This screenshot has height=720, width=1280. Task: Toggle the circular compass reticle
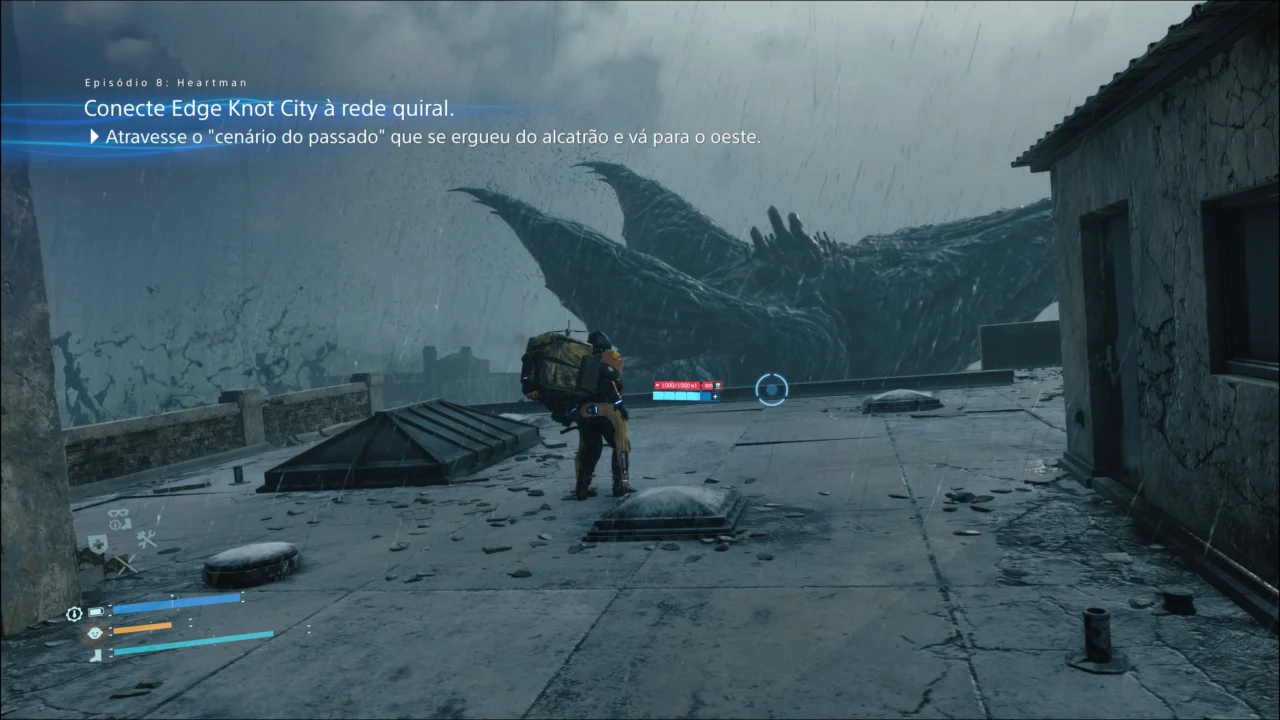coord(771,389)
